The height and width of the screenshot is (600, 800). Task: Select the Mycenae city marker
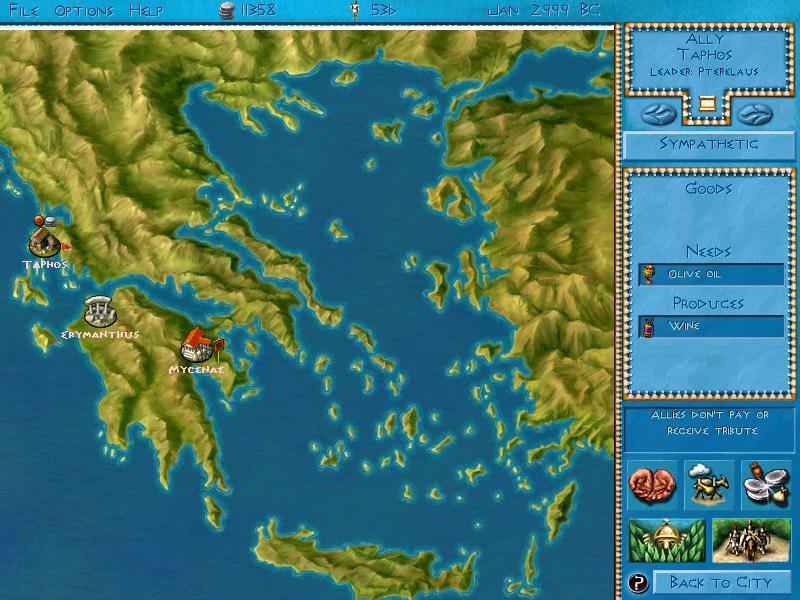tap(196, 346)
